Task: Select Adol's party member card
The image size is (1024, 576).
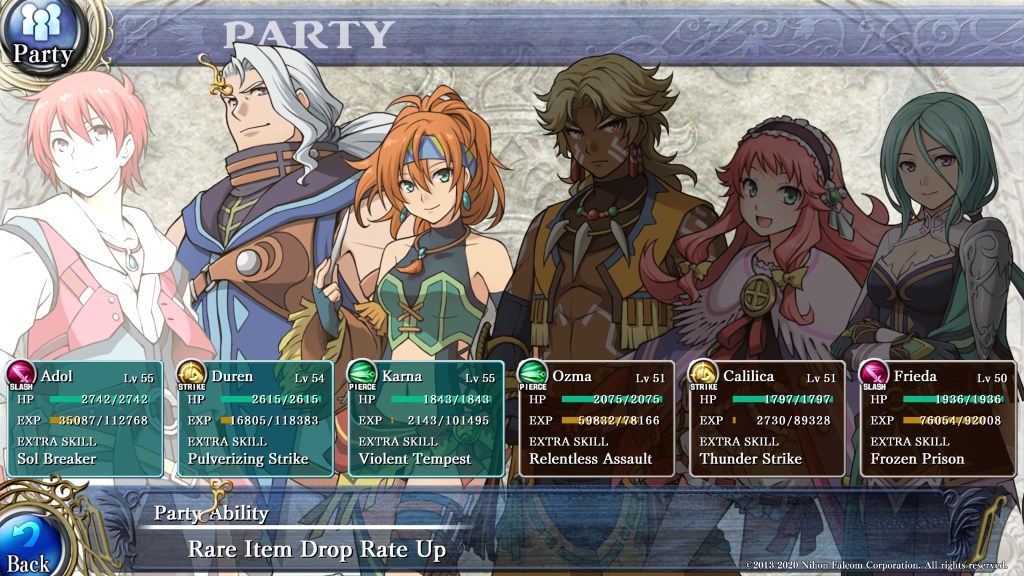Action: tap(84, 418)
